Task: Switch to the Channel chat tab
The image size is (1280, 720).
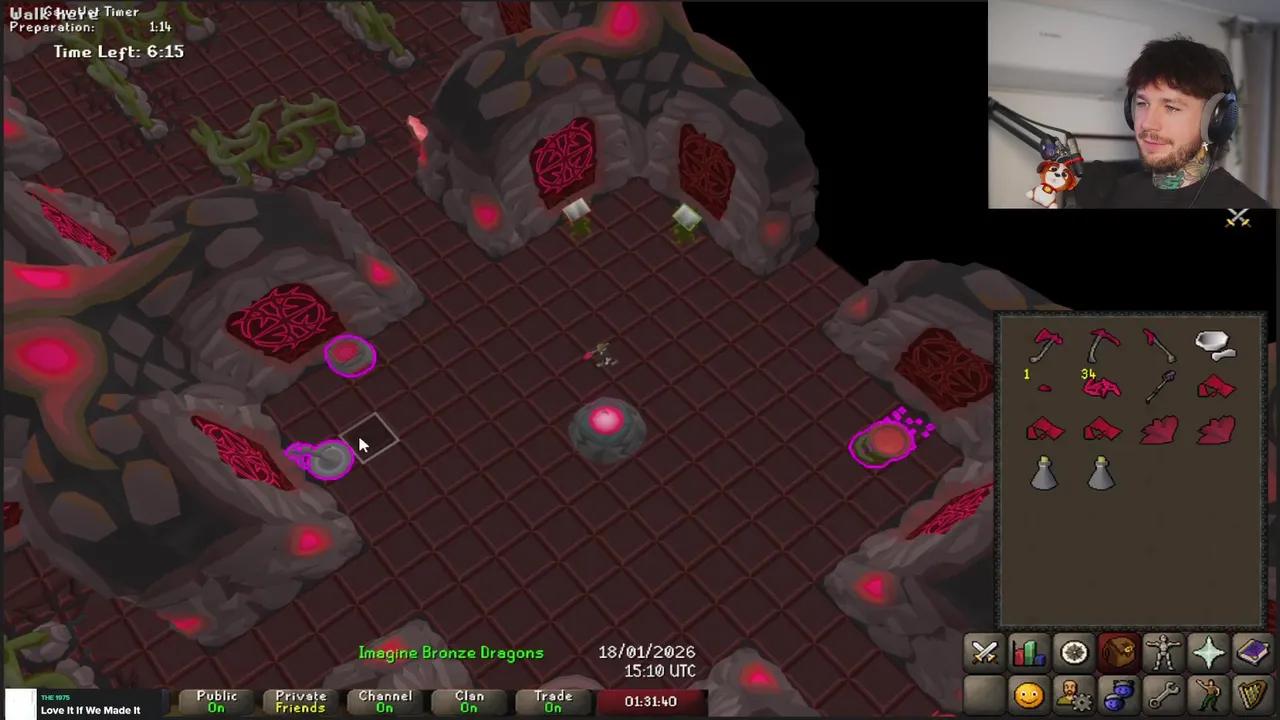Action: [385, 701]
